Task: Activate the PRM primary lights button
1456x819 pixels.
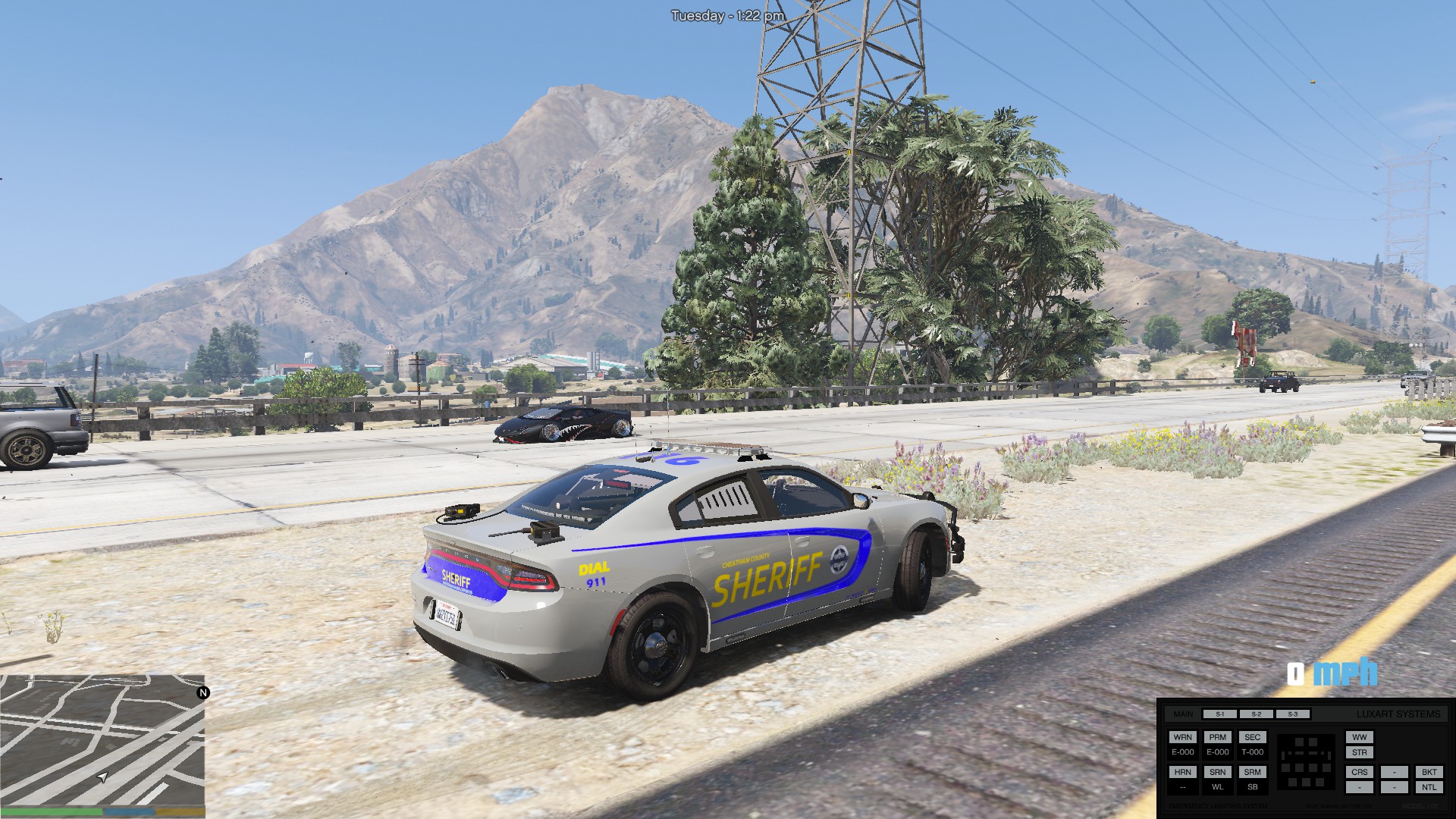Action: 1217,737
